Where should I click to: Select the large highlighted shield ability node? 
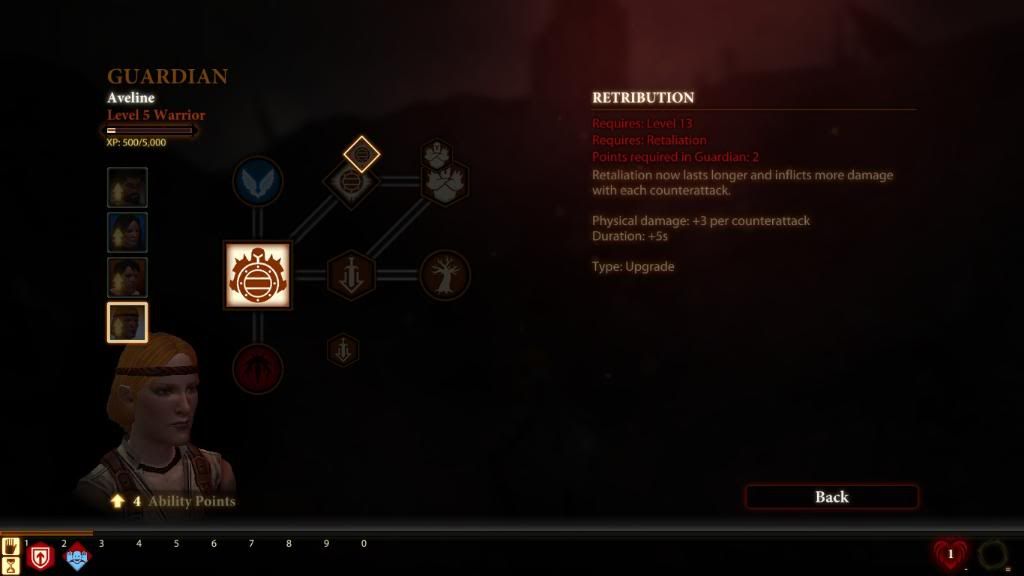coord(257,275)
